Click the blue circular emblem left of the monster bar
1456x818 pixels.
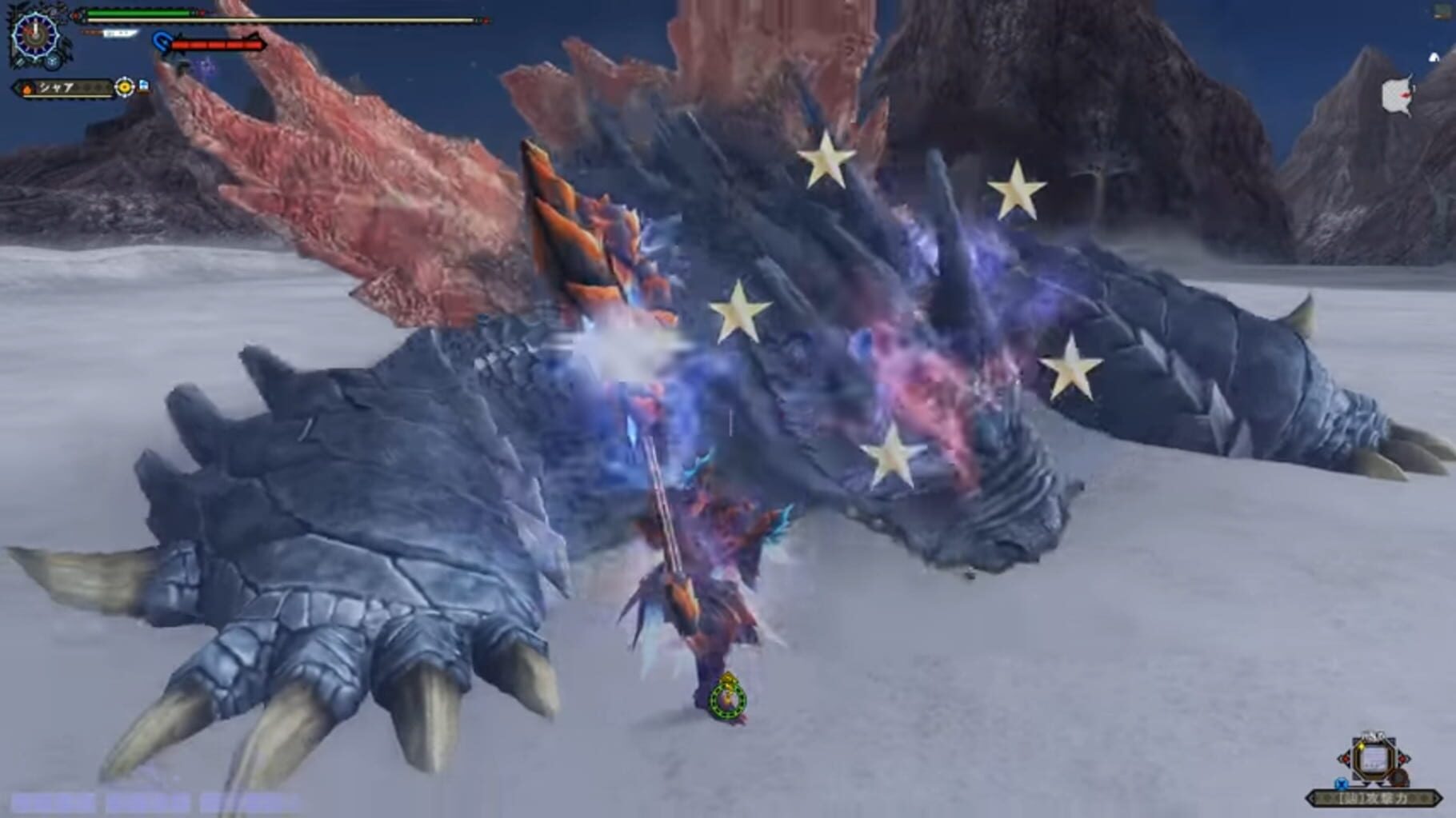tap(161, 41)
